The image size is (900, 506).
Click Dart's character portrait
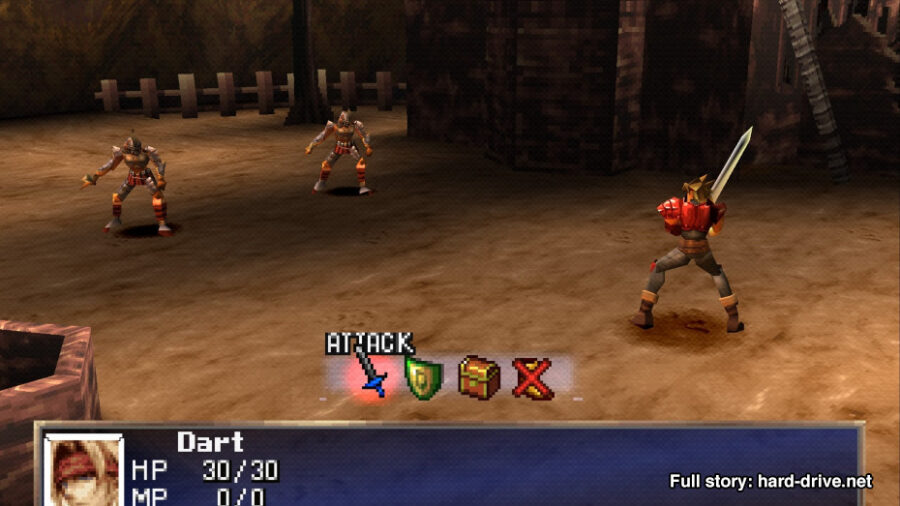84,471
